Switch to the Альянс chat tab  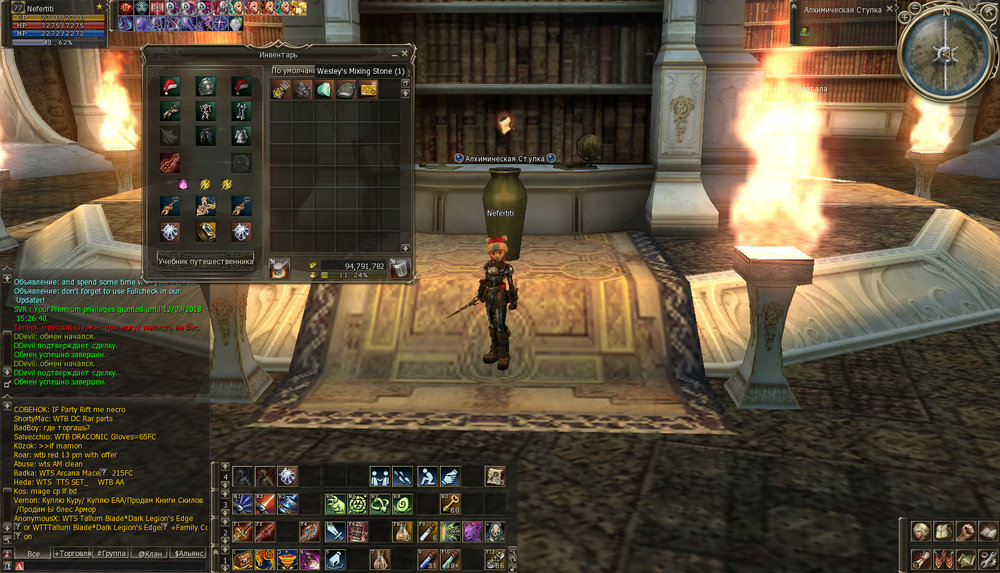188,552
